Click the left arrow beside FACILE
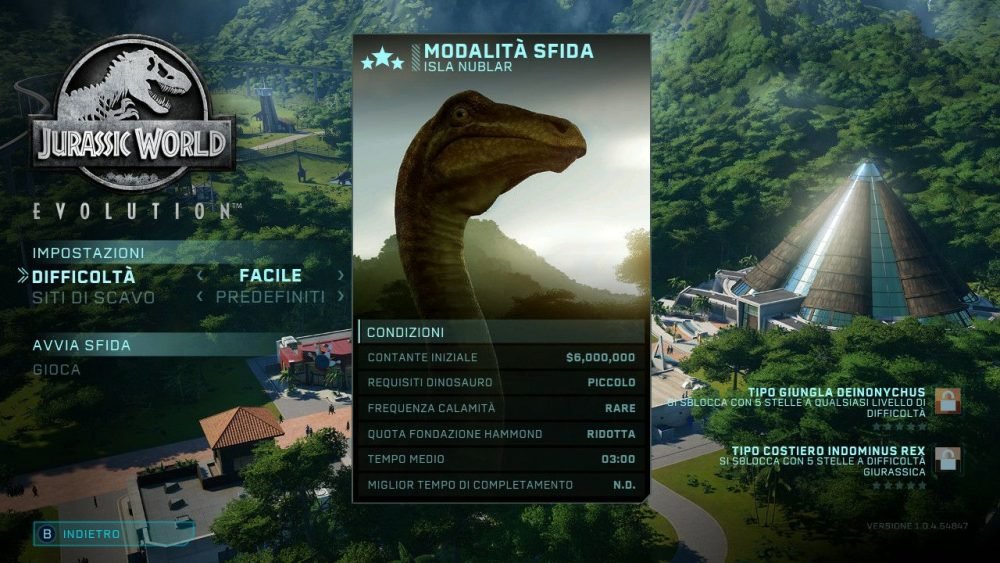Image resolution: width=1000 pixels, height=563 pixels. coord(200,276)
